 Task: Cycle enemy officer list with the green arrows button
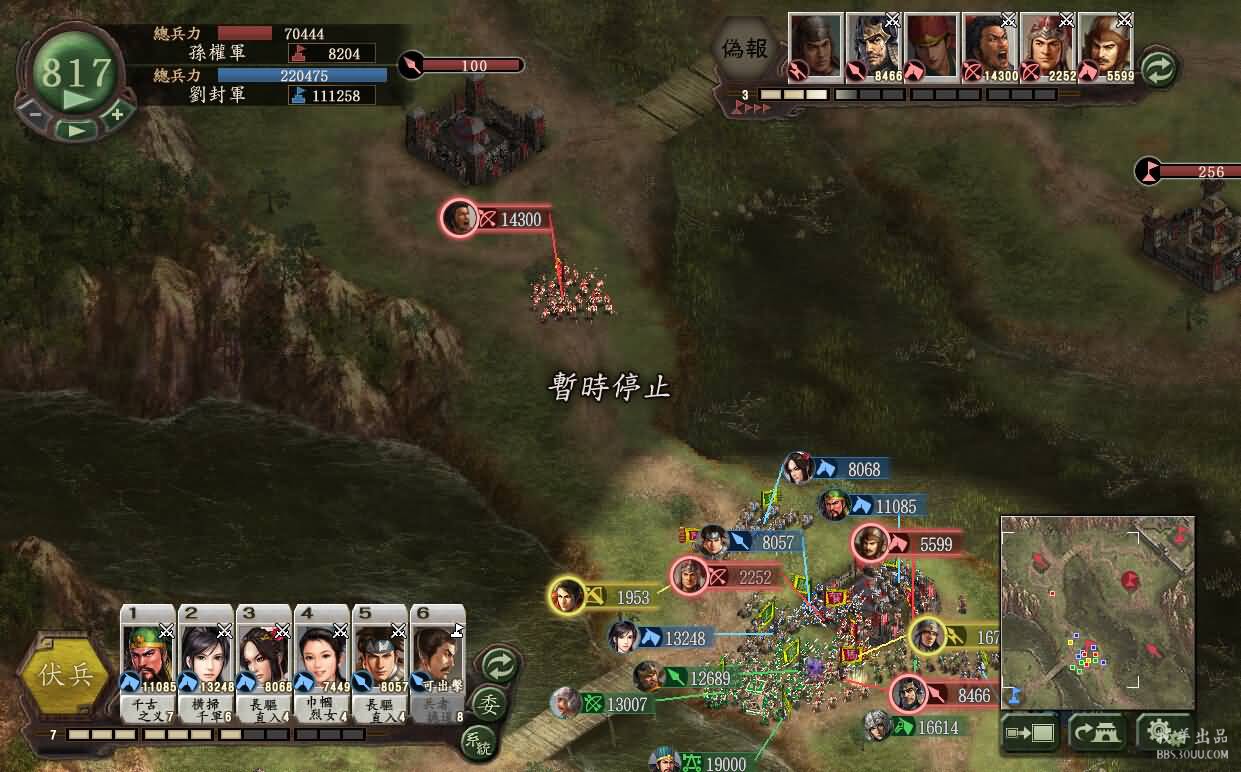1158,68
